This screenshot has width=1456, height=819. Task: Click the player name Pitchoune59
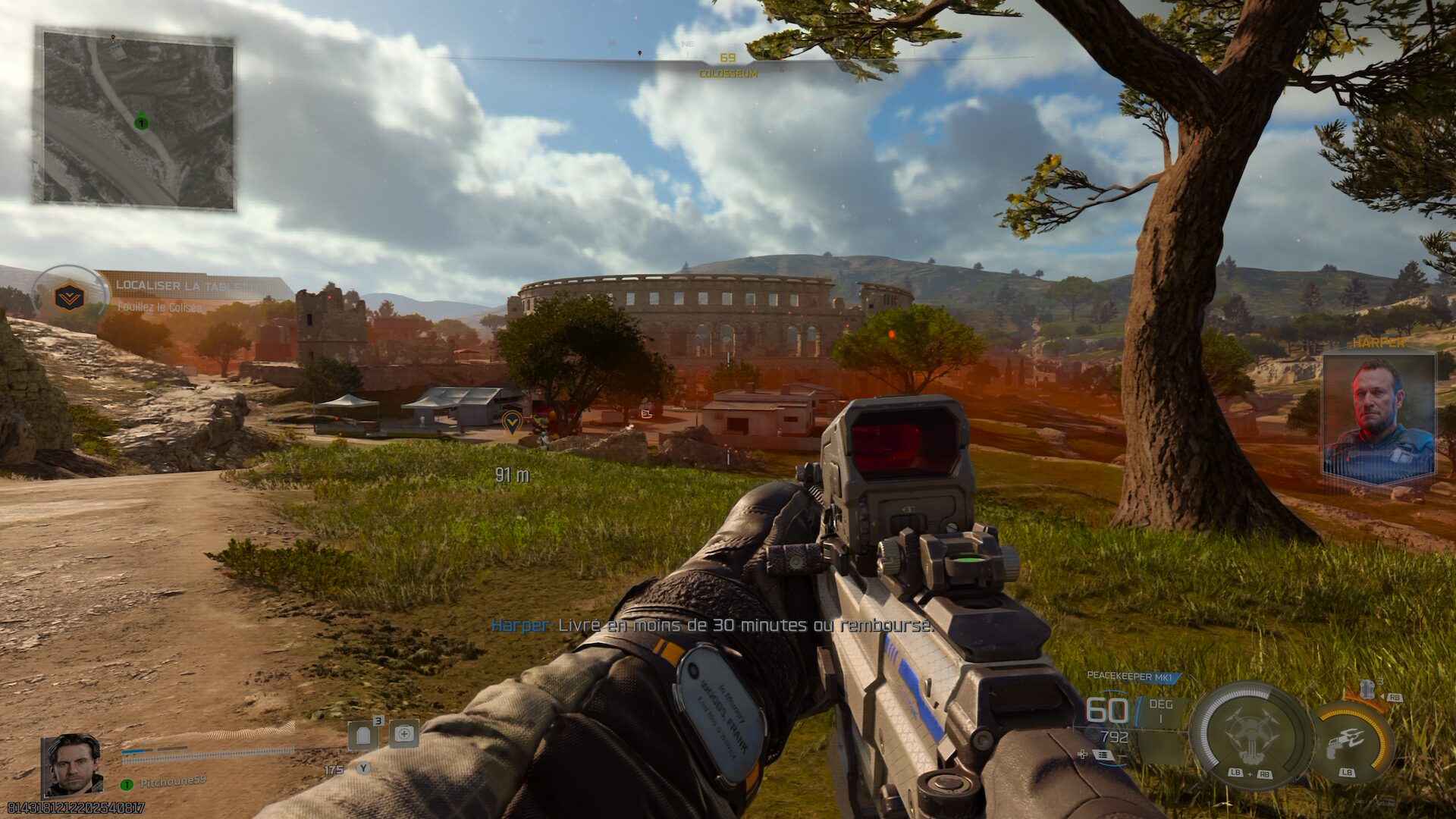point(173,782)
